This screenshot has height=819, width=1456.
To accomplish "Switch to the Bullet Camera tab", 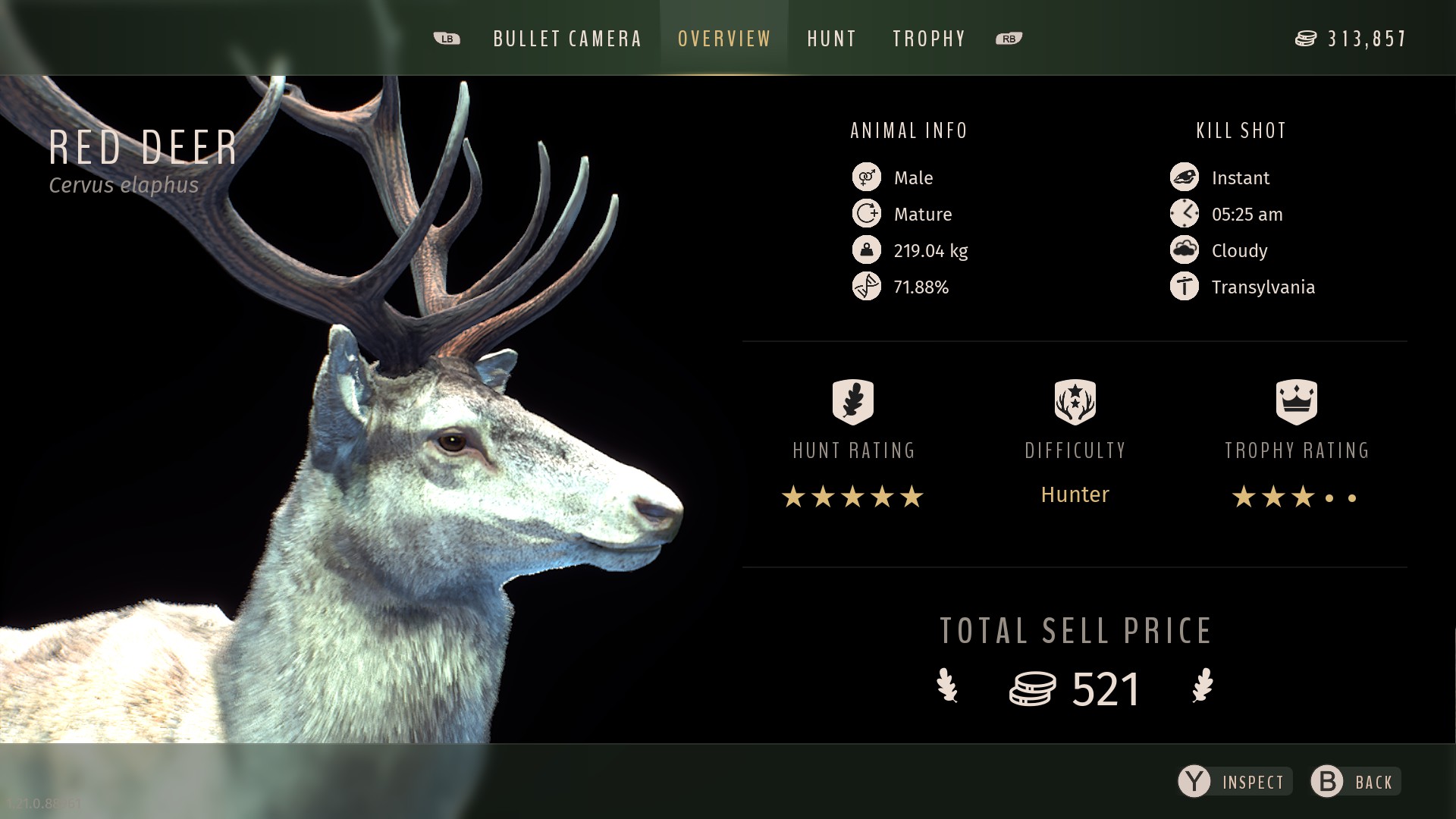I will (567, 39).
